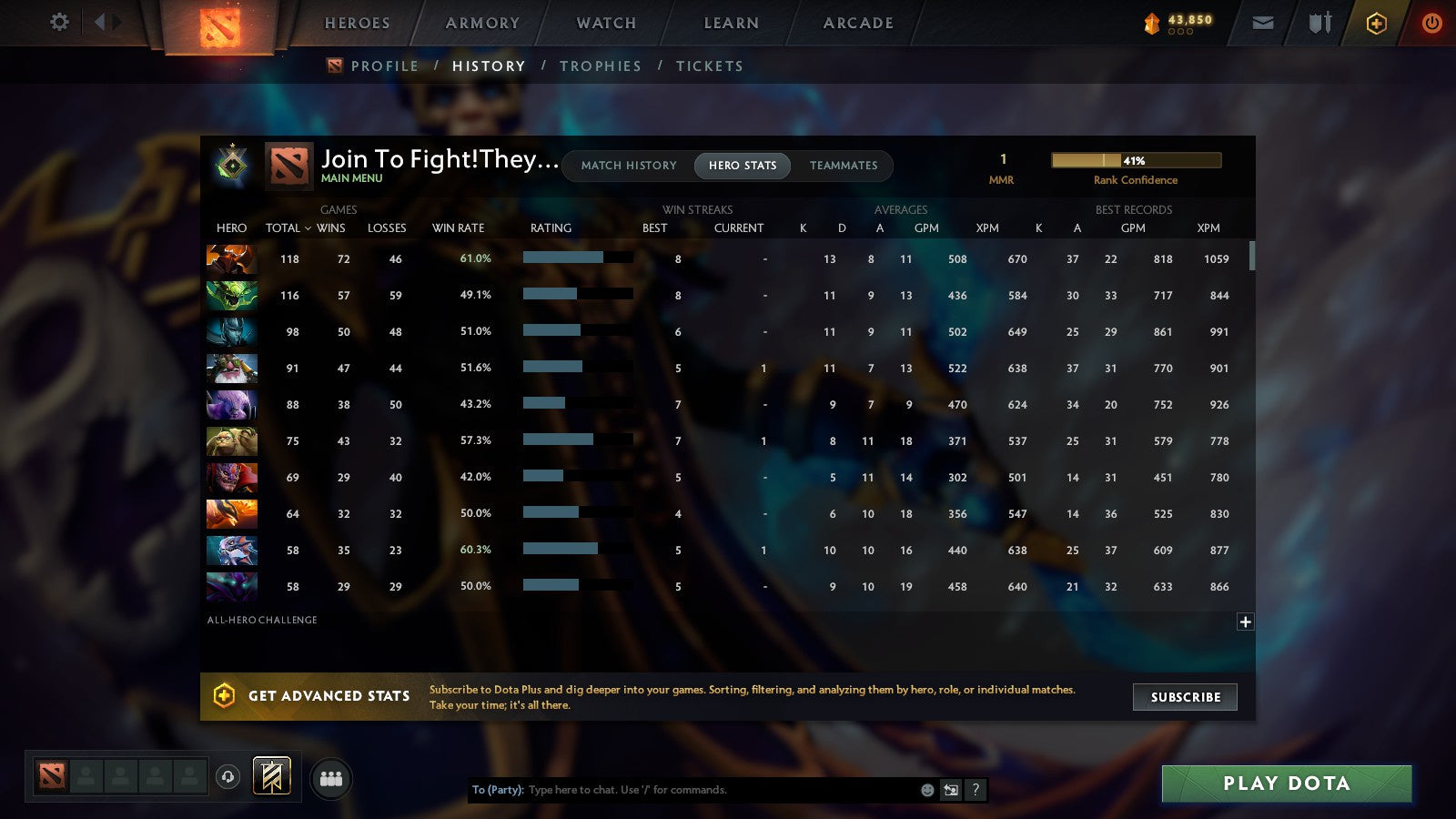Open the settings gear icon
The height and width of the screenshot is (819, 1456).
coord(58,23)
